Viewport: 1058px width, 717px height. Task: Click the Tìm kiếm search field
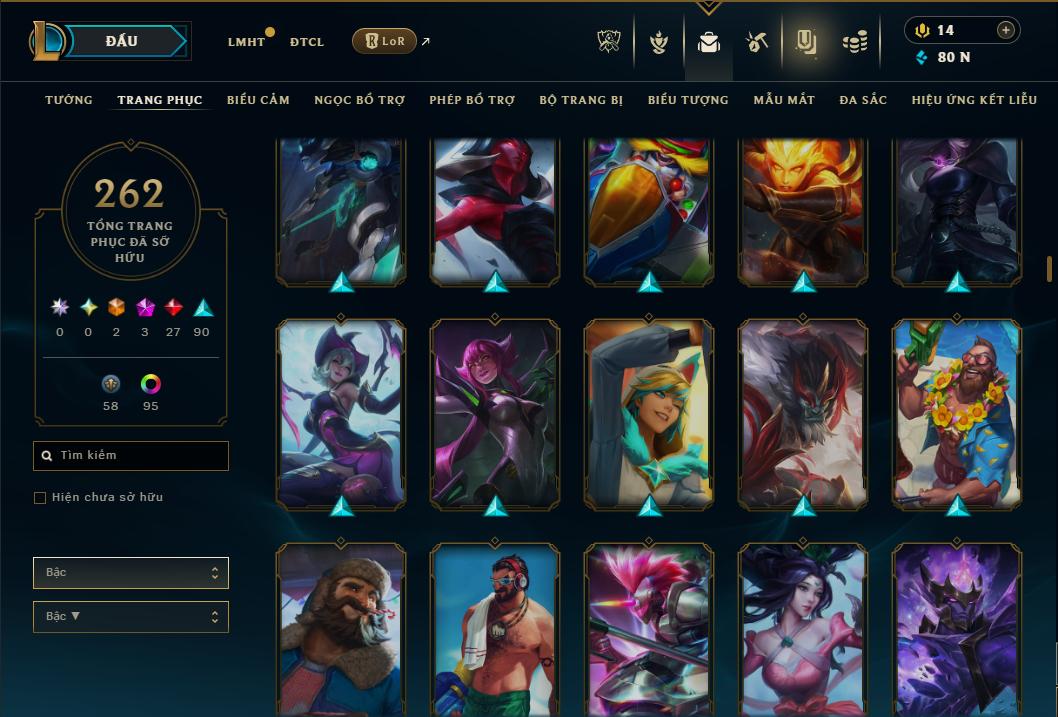pyautogui.click(x=131, y=456)
